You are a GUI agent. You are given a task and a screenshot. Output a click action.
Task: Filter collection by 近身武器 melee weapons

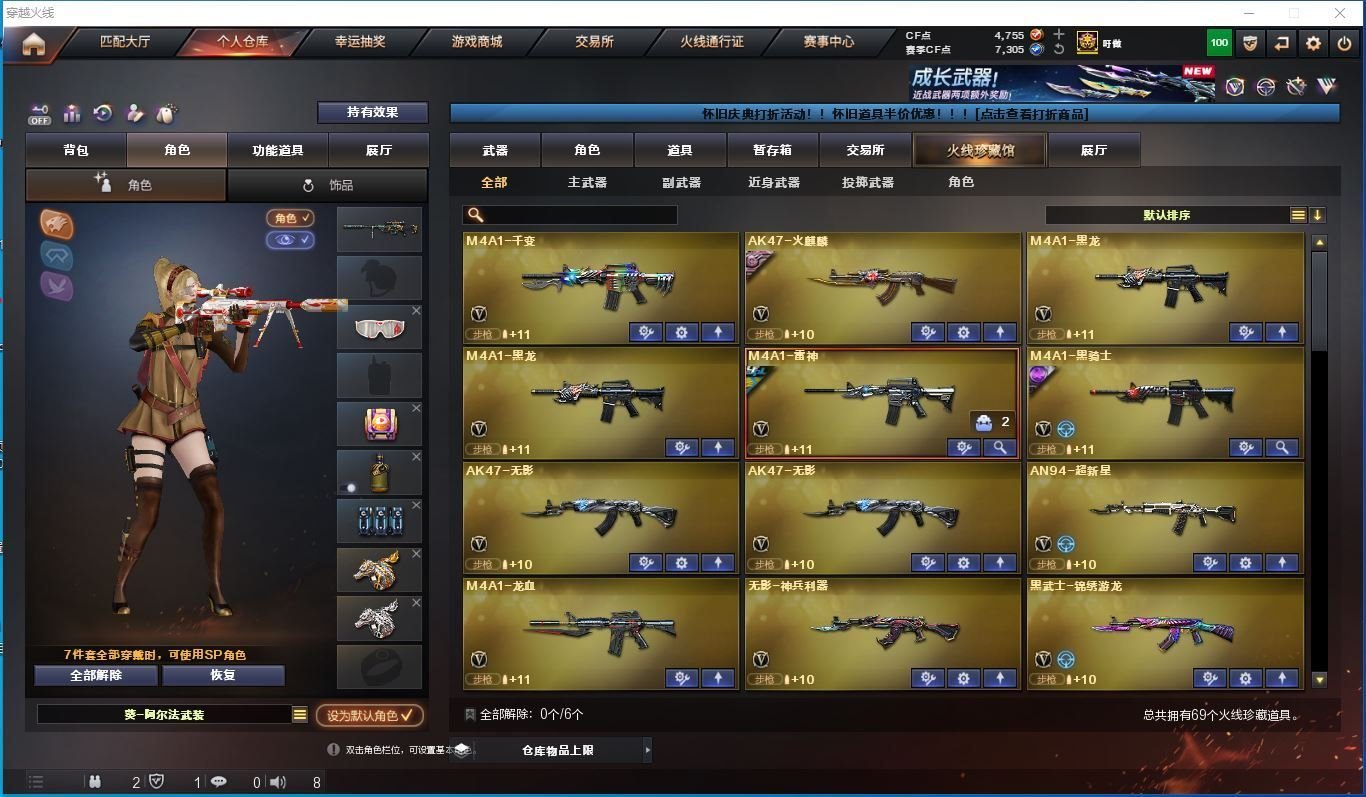pos(773,182)
